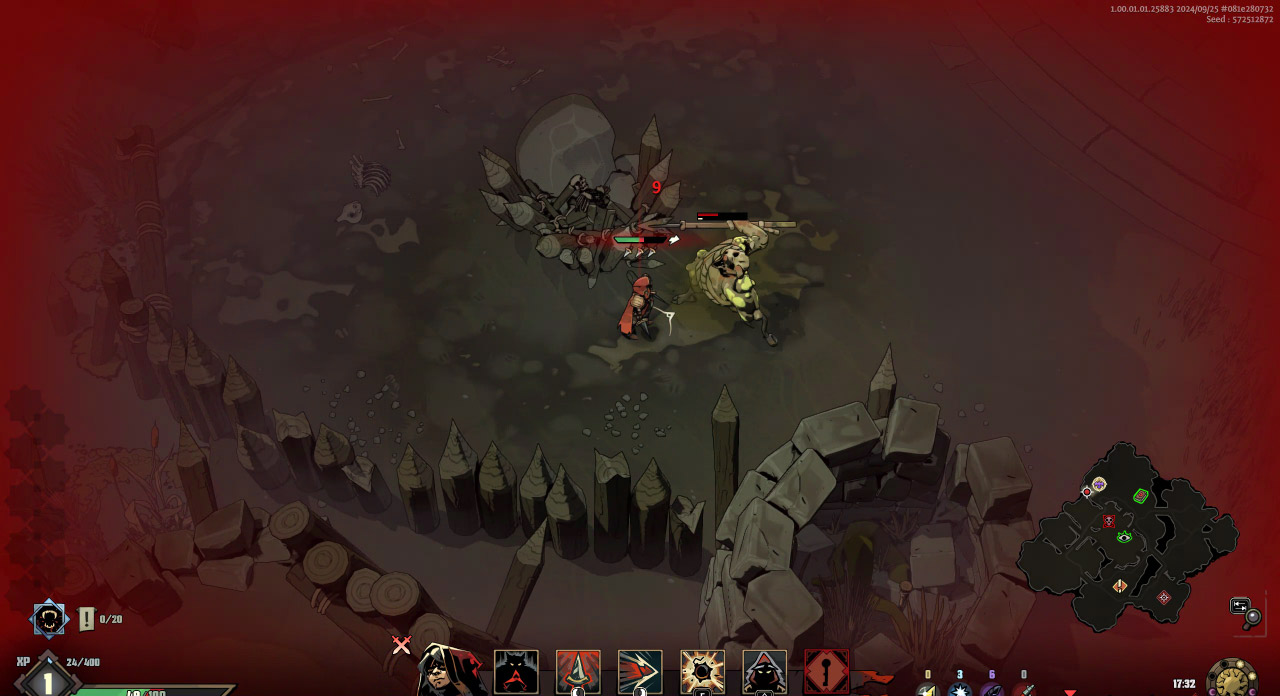Click the green eye marker on minimap
This screenshot has width=1280, height=696.
(1124, 537)
